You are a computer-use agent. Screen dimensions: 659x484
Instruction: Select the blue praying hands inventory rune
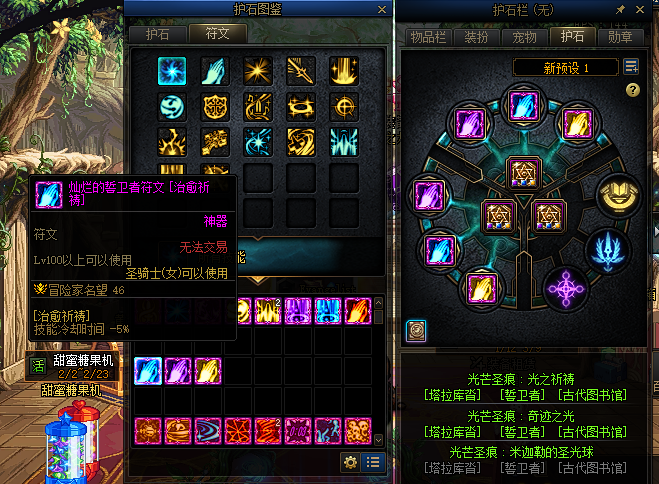click(148, 369)
